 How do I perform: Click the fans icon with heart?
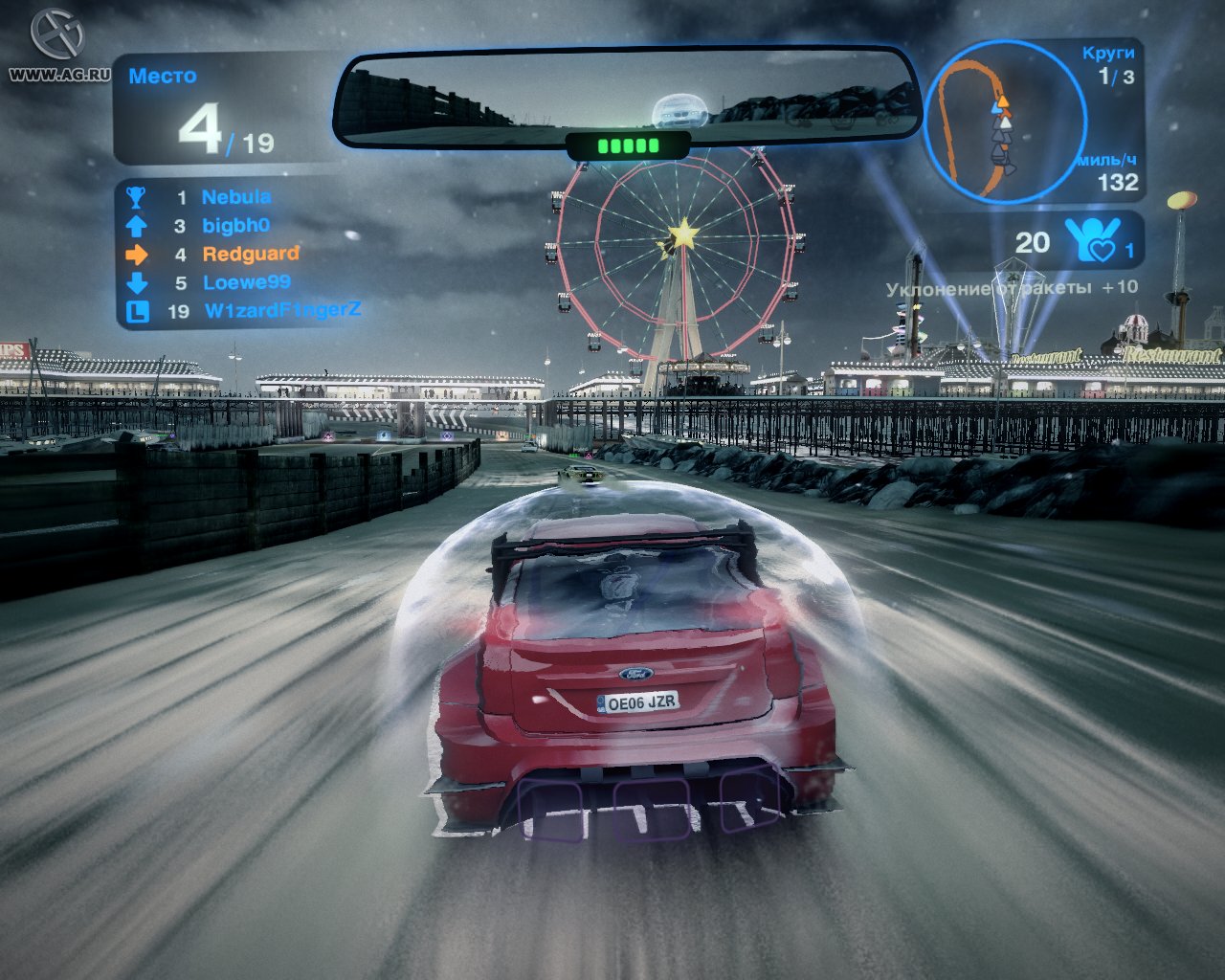click(1092, 239)
